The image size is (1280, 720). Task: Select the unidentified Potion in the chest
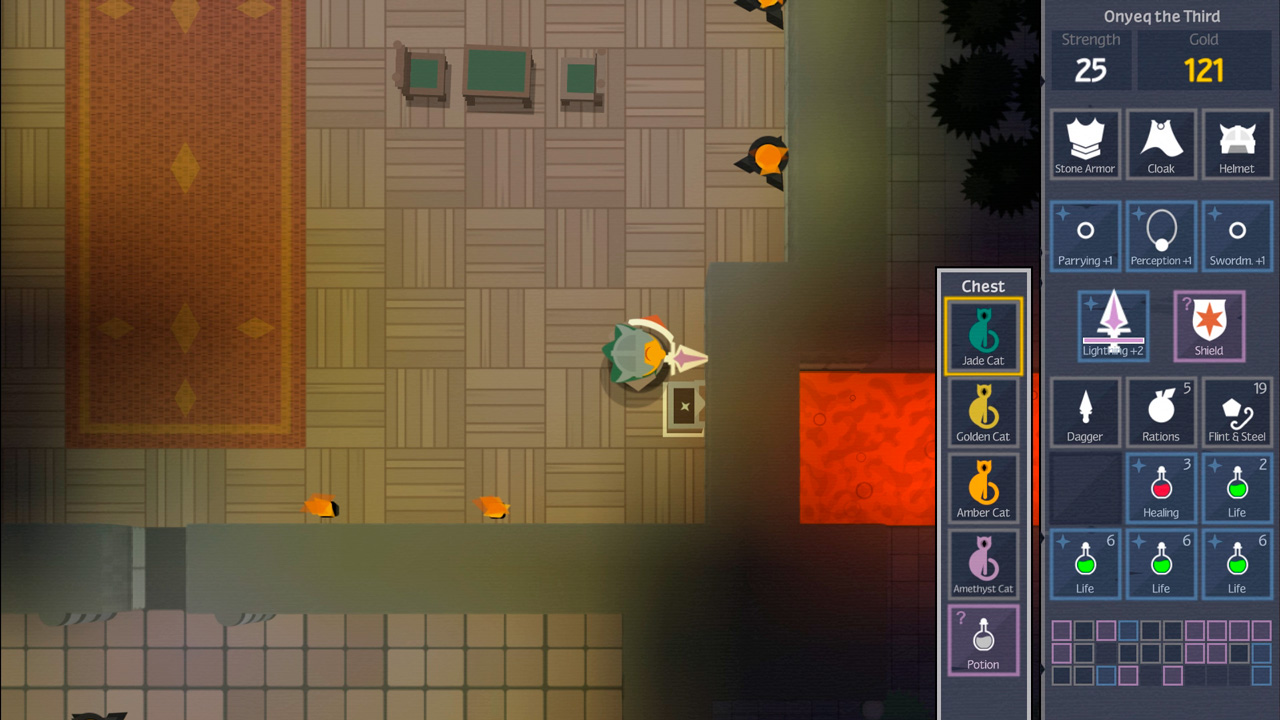click(x=983, y=640)
